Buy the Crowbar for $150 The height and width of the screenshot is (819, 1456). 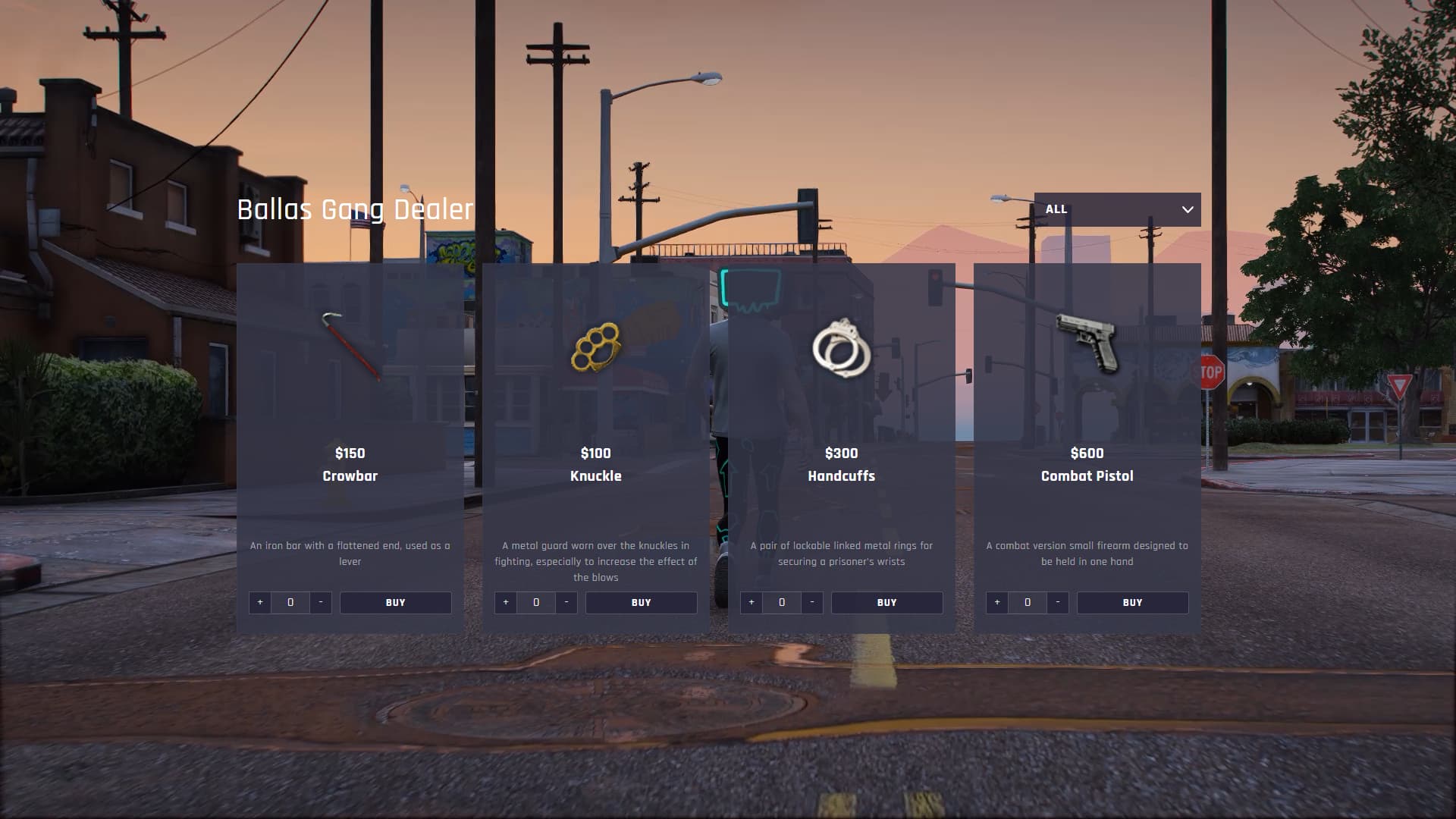pyautogui.click(x=395, y=602)
